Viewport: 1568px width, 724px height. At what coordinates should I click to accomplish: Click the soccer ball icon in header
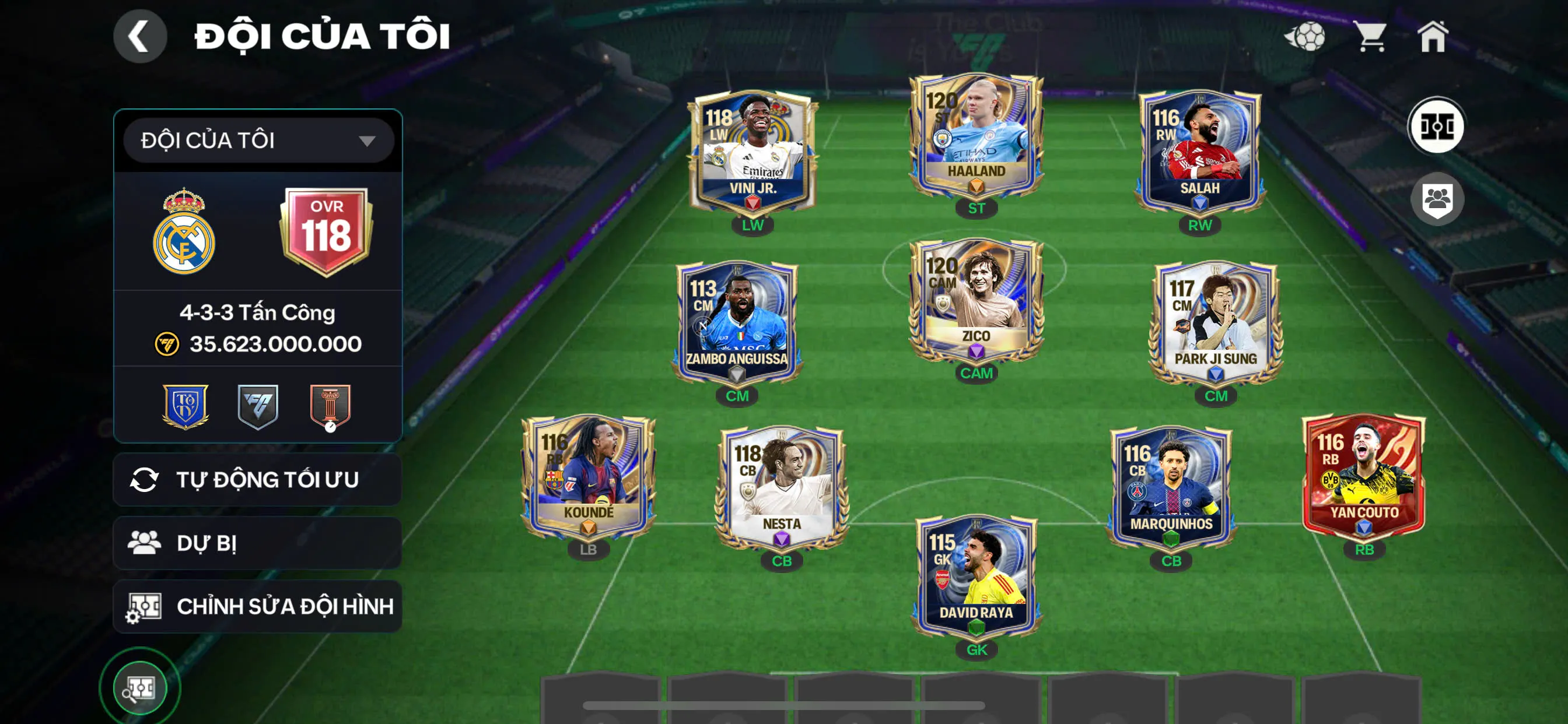tap(1304, 37)
